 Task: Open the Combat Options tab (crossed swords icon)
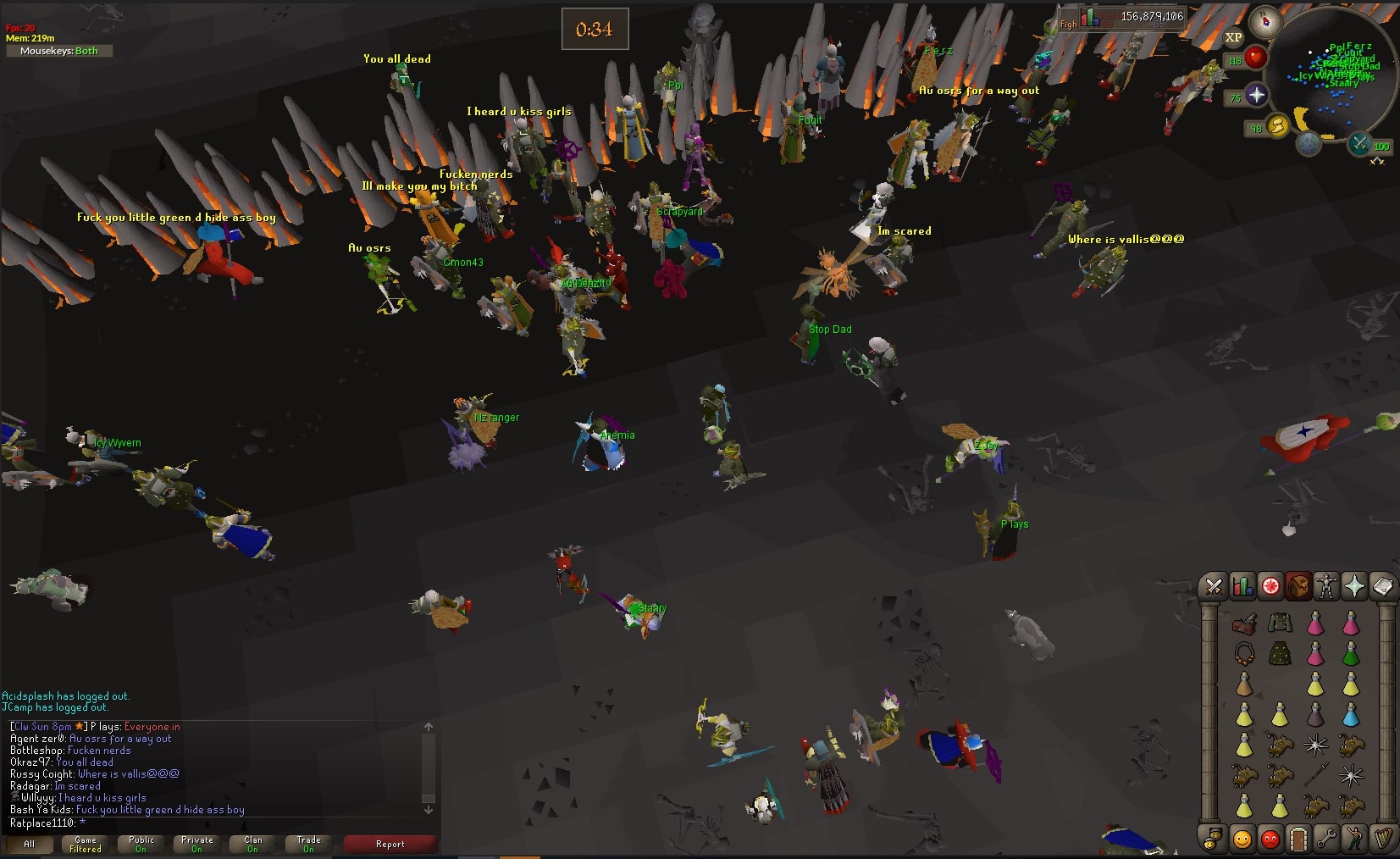[1215, 586]
